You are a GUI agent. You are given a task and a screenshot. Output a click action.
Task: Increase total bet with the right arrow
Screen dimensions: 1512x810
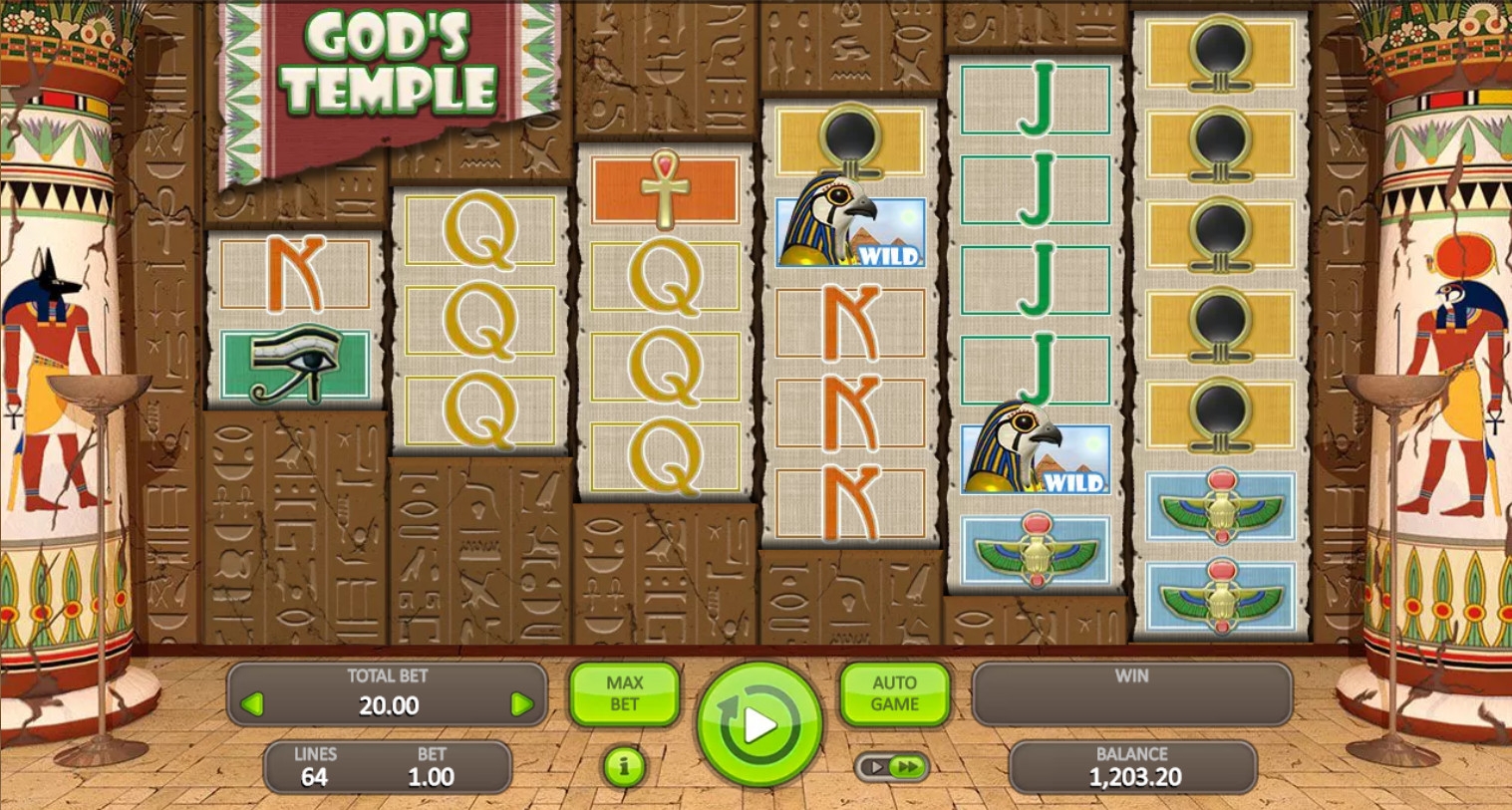[x=521, y=705]
